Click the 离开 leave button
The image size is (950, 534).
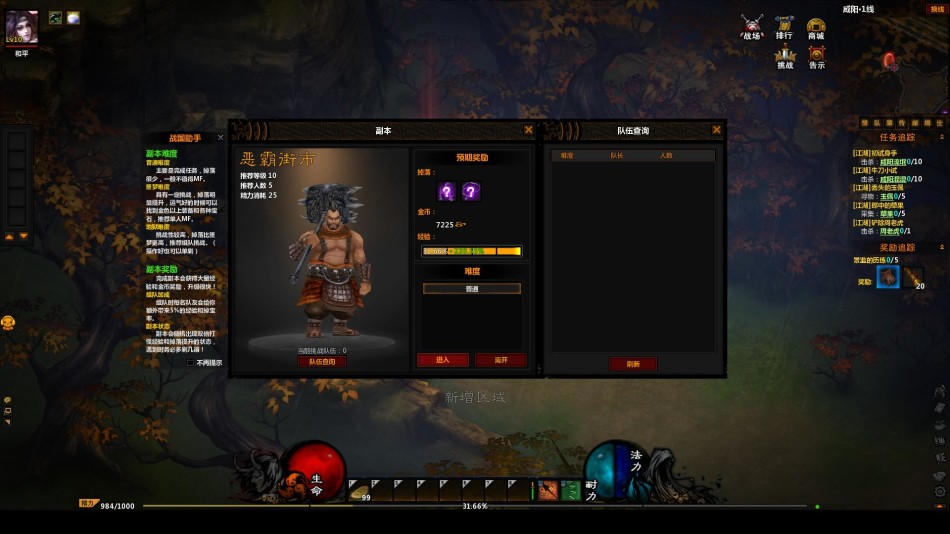pyautogui.click(x=499, y=360)
